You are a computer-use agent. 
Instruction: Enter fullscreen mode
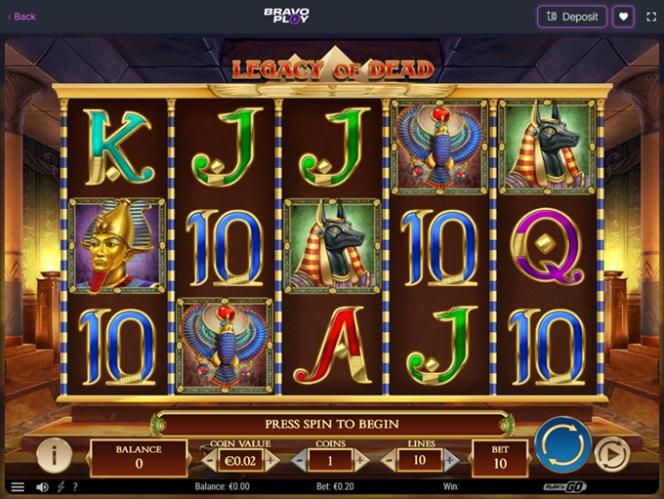pos(651,16)
